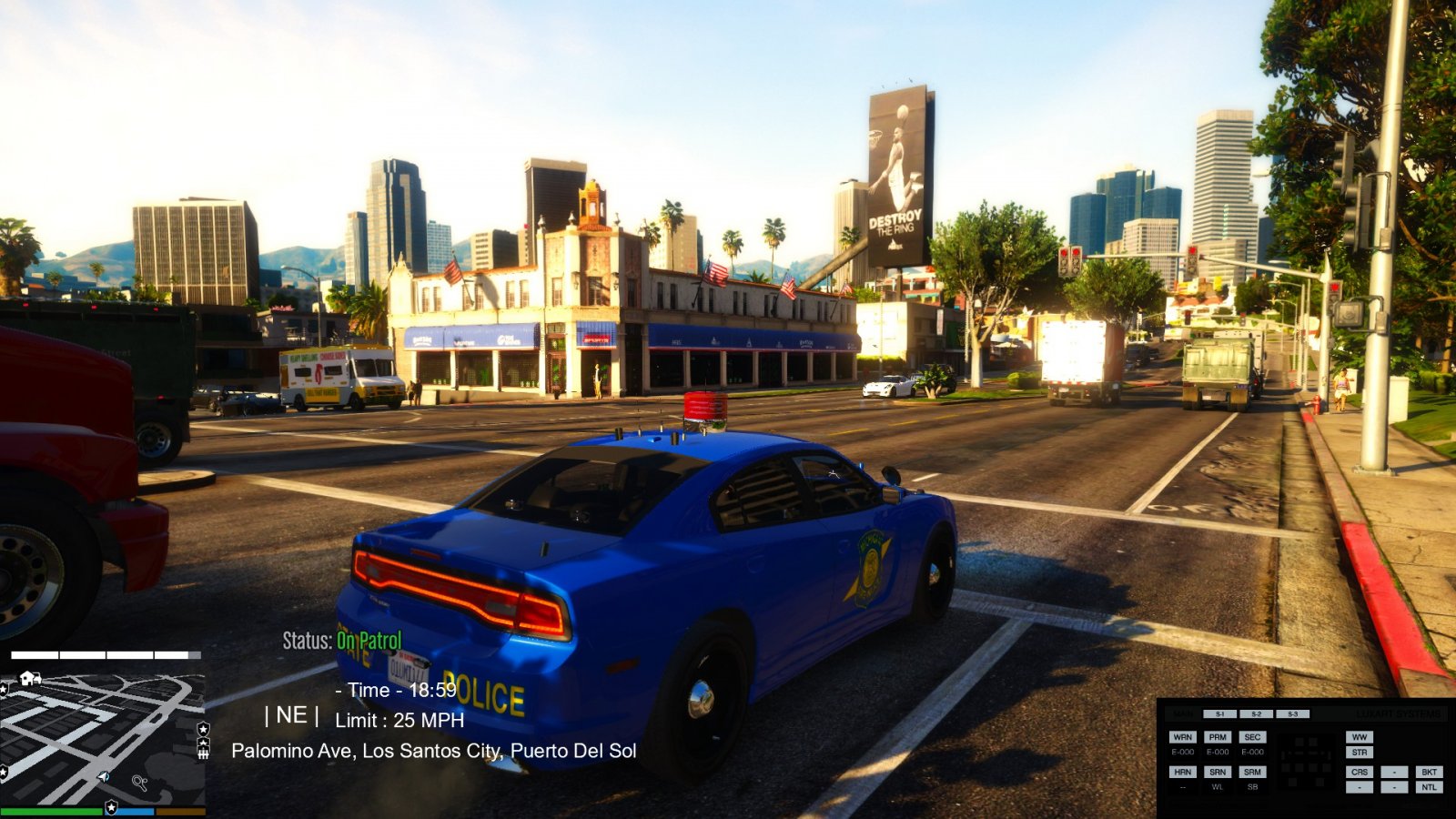
Task: Toggle the STR button on controller
Action: [1360, 753]
